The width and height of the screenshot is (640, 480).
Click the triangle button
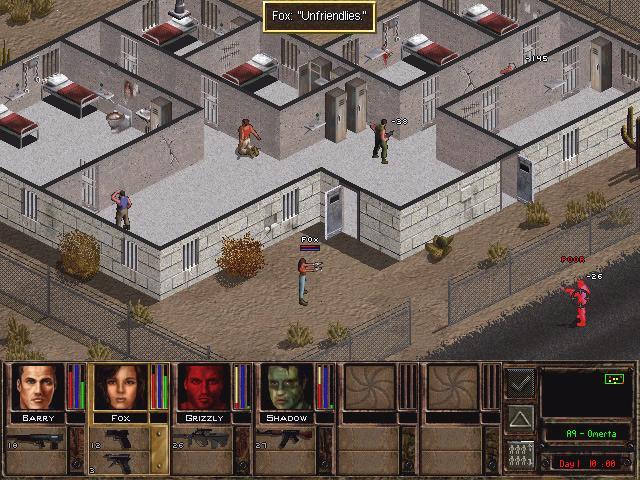tap(519, 416)
